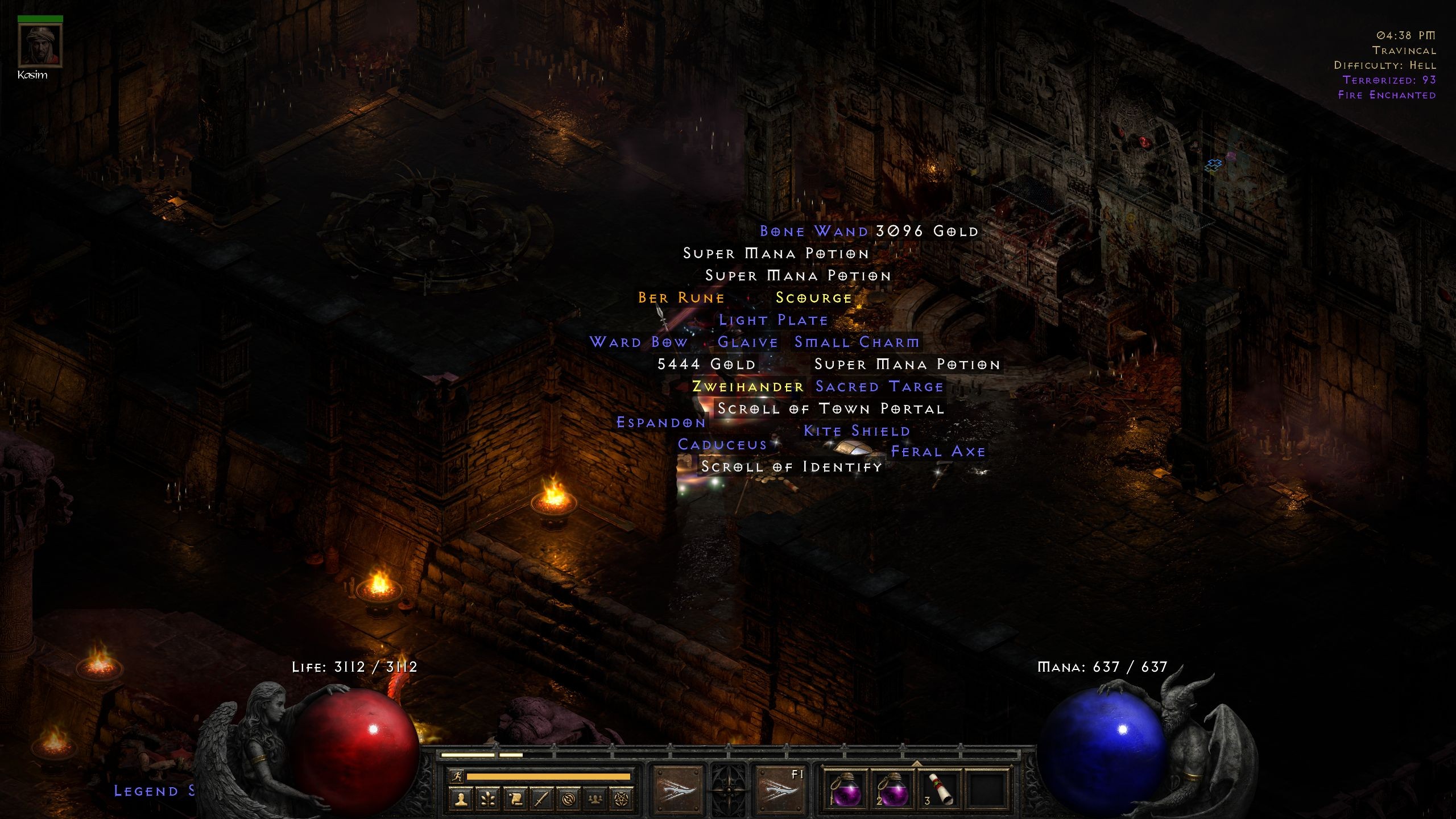
Task: Pick up the Ber Rune
Action: point(680,297)
